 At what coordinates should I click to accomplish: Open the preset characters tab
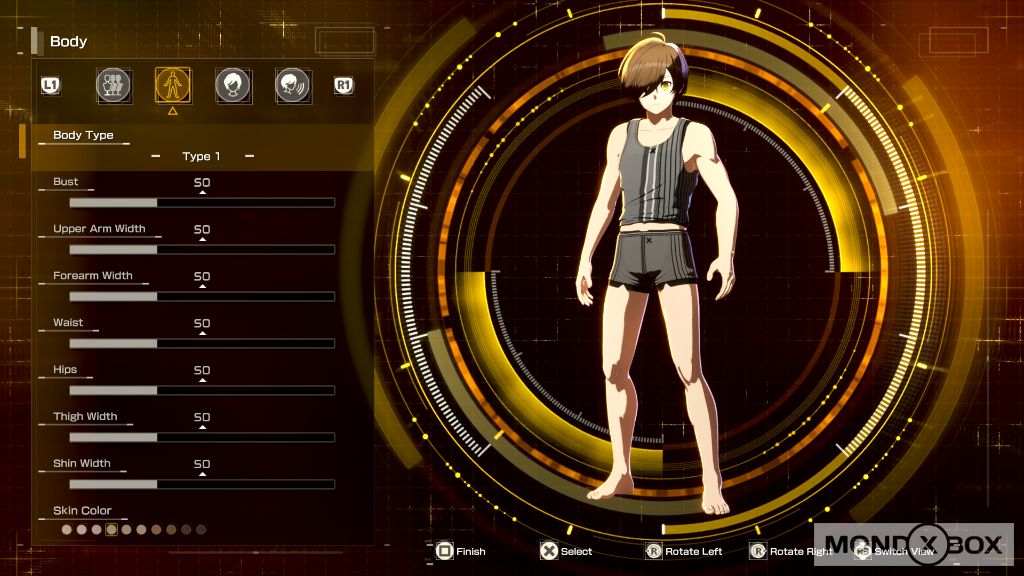[x=113, y=85]
